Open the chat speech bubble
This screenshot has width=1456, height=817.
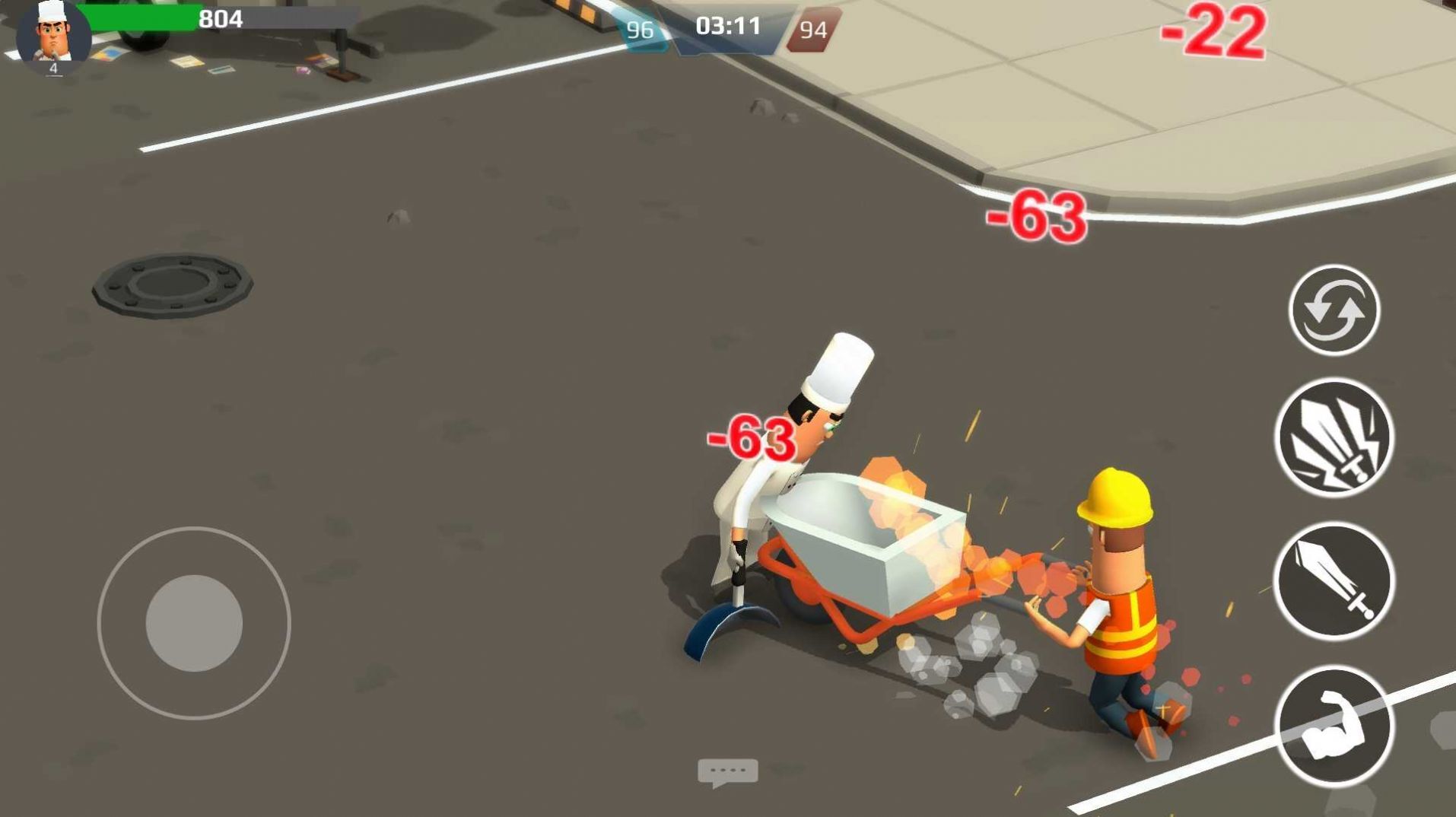pyautogui.click(x=727, y=773)
